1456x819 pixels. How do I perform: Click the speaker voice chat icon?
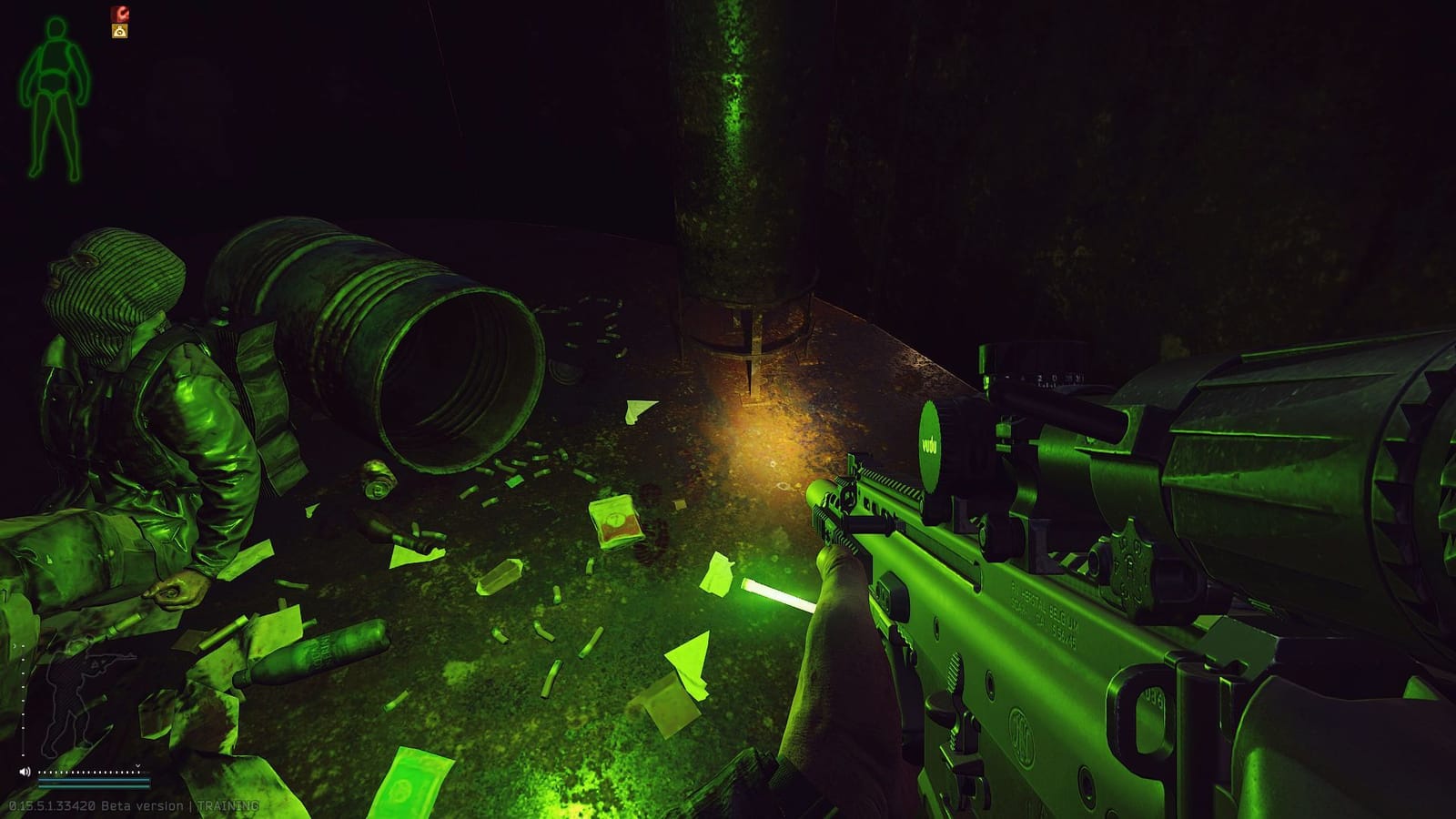(25, 771)
